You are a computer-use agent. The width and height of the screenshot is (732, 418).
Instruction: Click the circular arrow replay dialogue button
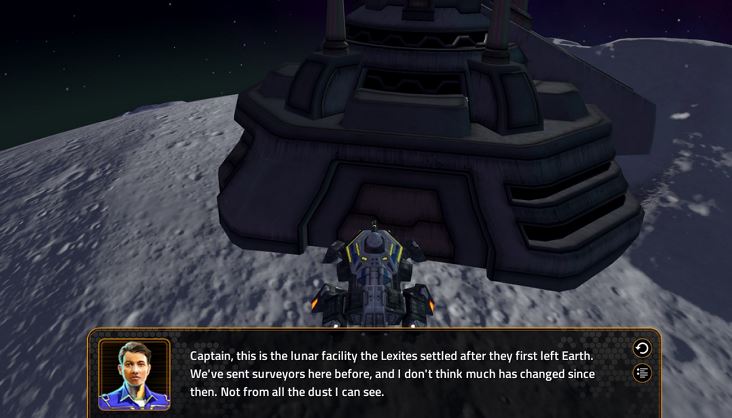click(x=642, y=349)
